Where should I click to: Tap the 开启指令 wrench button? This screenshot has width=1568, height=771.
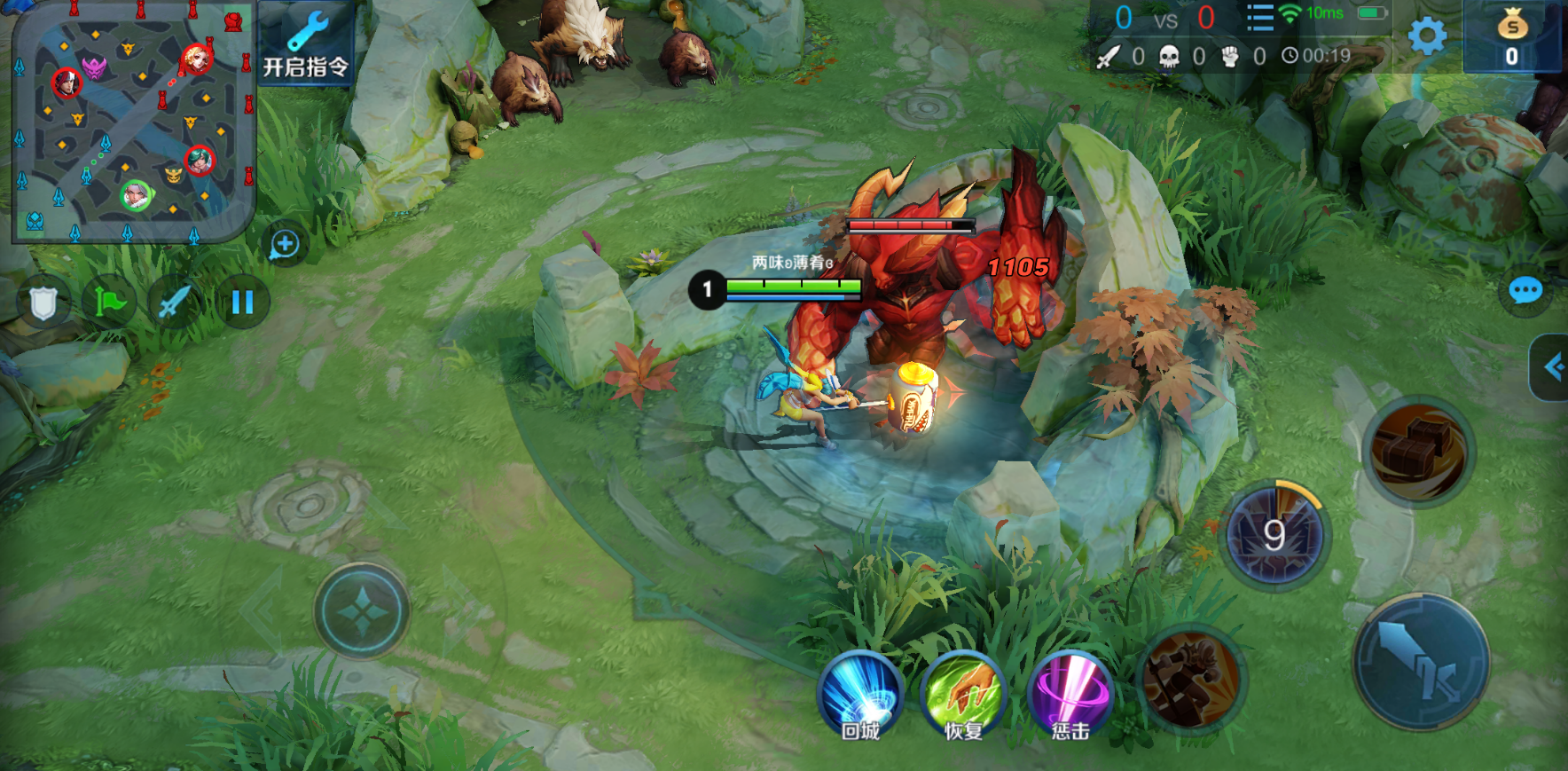306,43
